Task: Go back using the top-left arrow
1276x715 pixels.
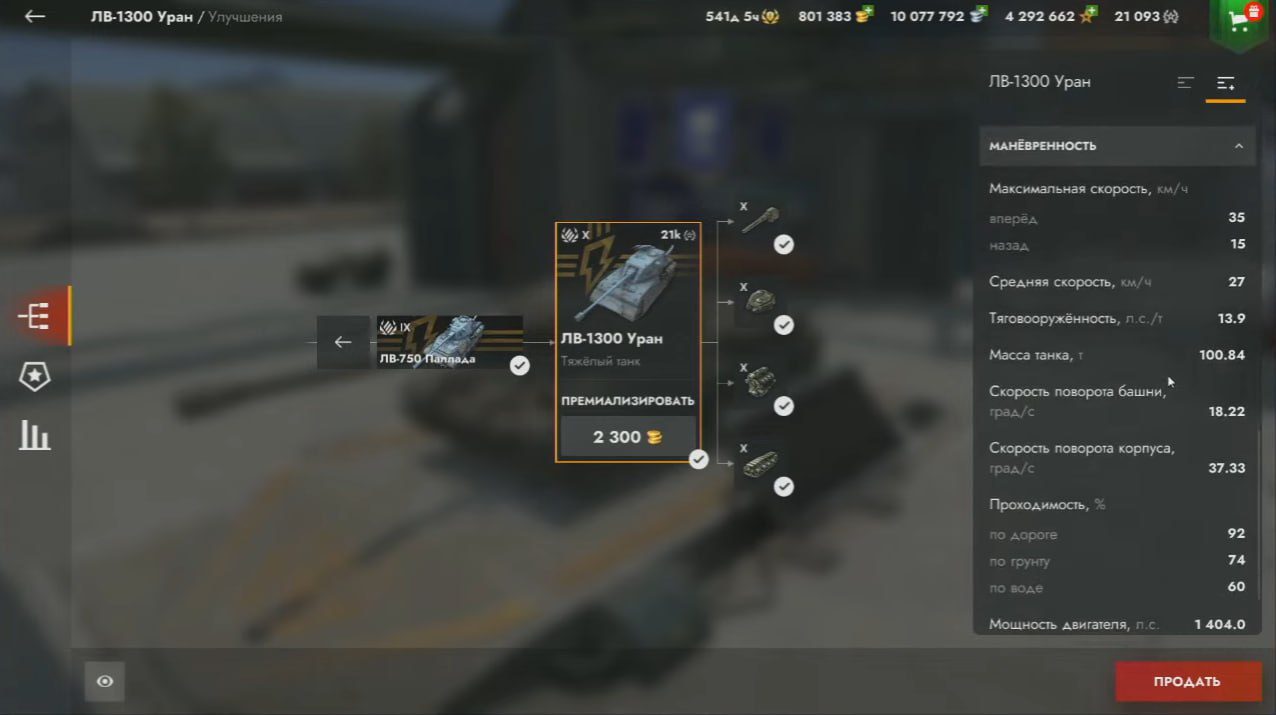Action: tap(35, 17)
